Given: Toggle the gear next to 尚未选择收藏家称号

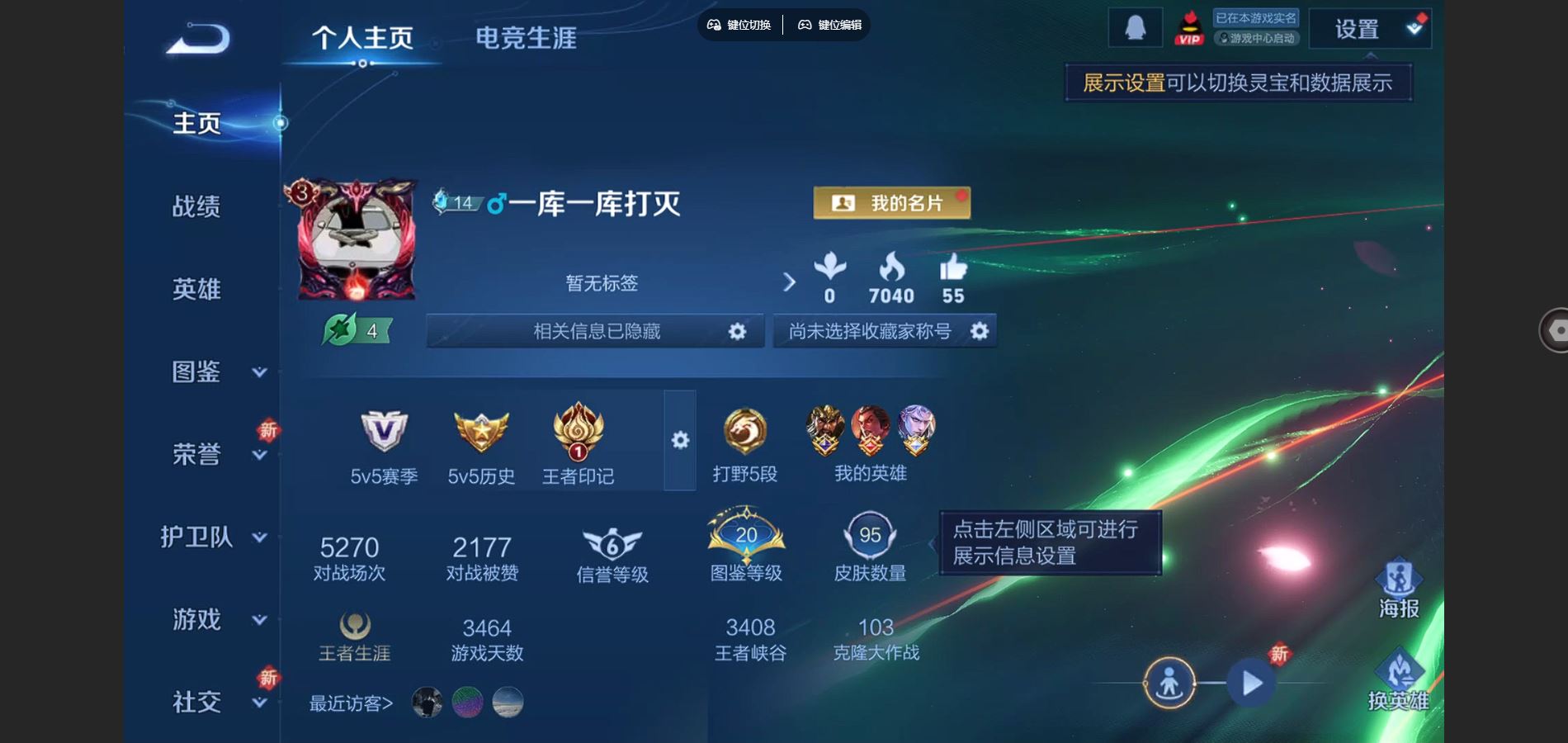Looking at the screenshot, I should coord(979,330).
